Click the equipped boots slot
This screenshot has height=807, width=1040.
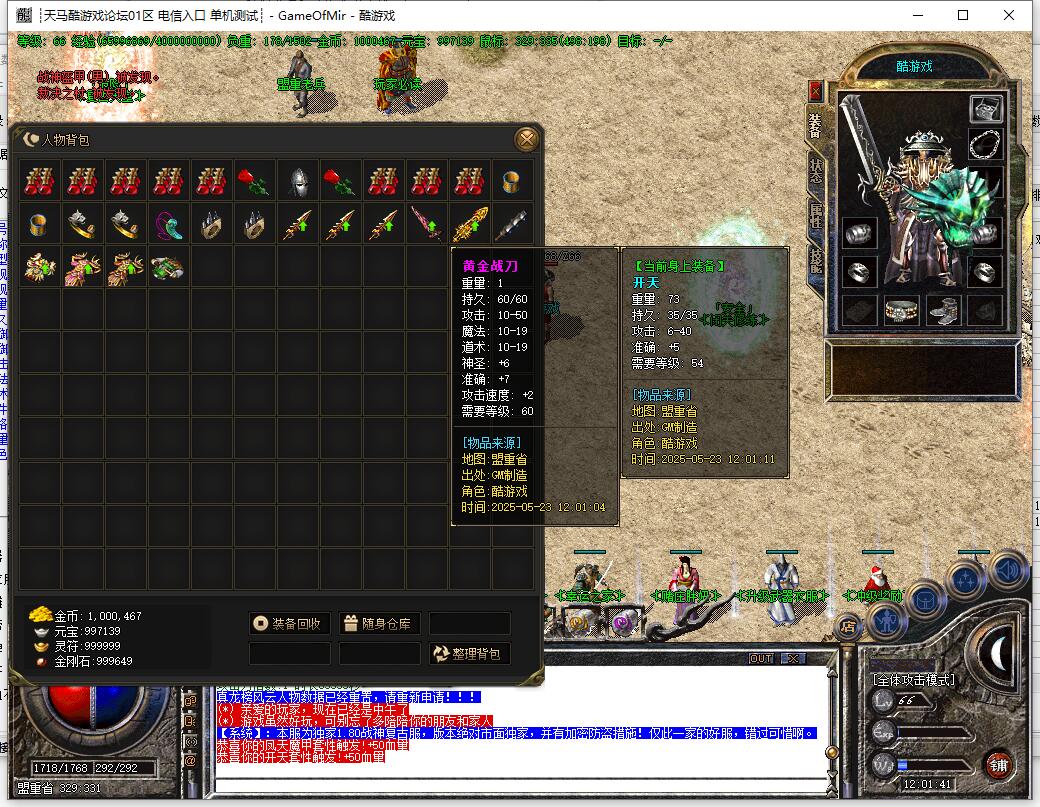(x=943, y=310)
